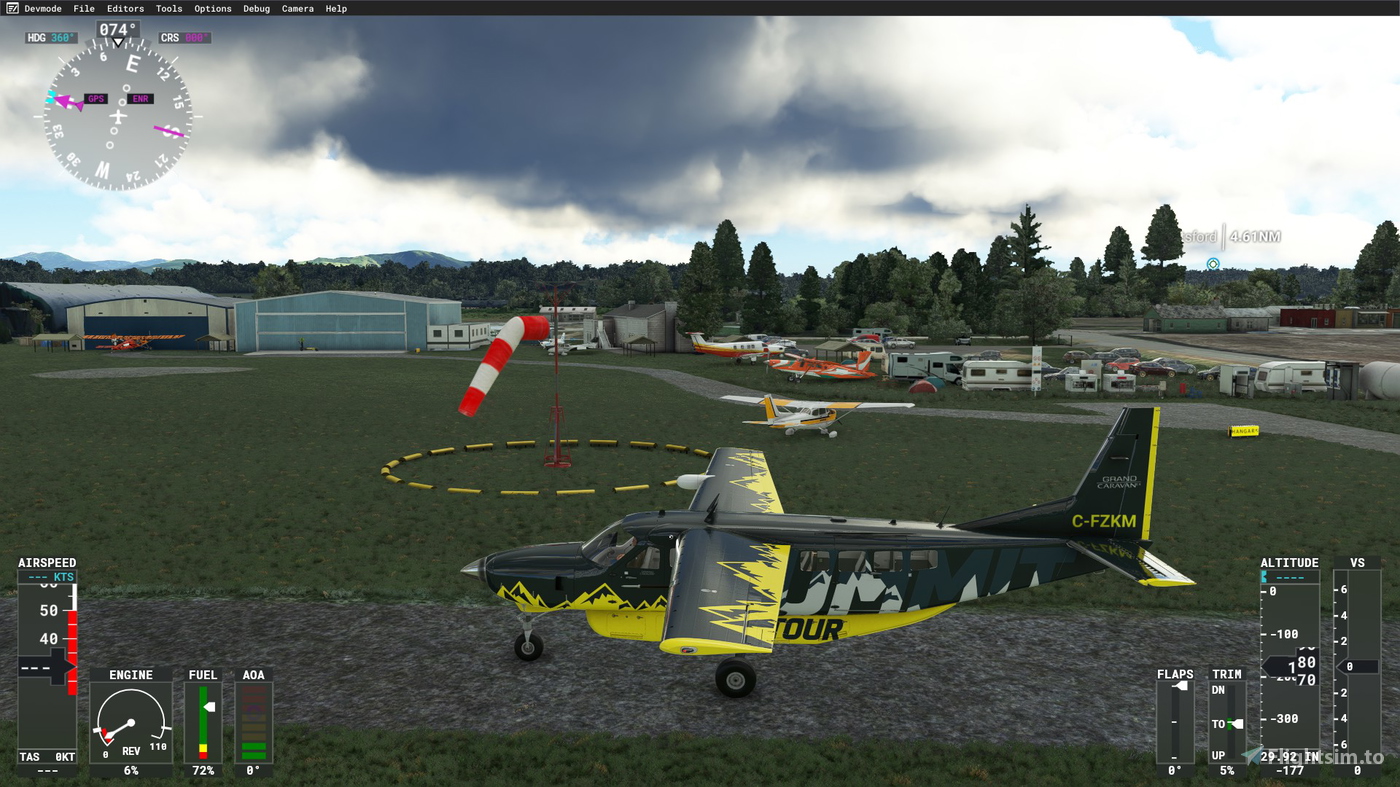Viewport: 1400px width, 787px height.
Task: Open the Editors menu
Action: [x=125, y=8]
